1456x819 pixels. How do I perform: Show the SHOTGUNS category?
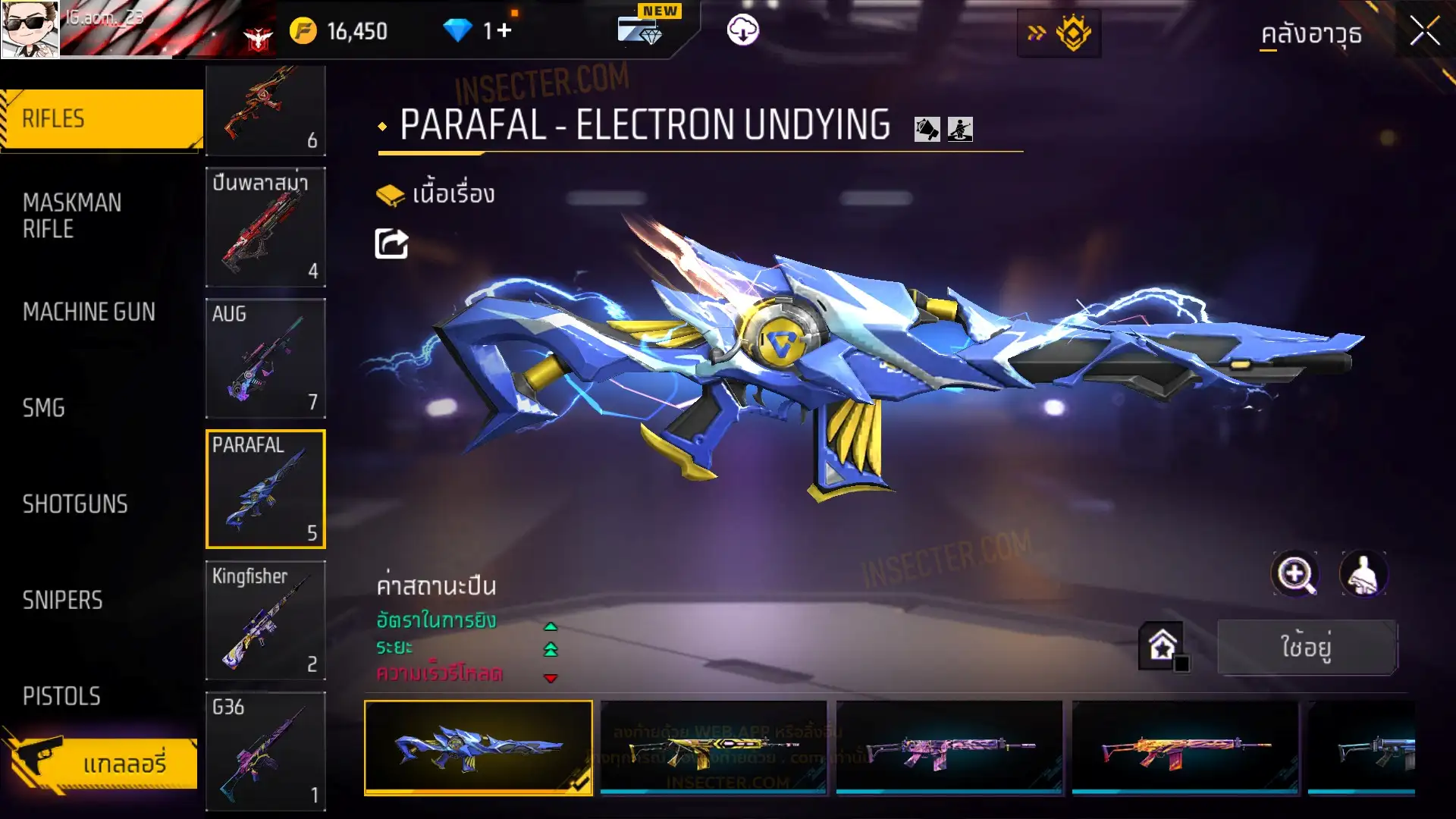pyautogui.click(x=75, y=504)
